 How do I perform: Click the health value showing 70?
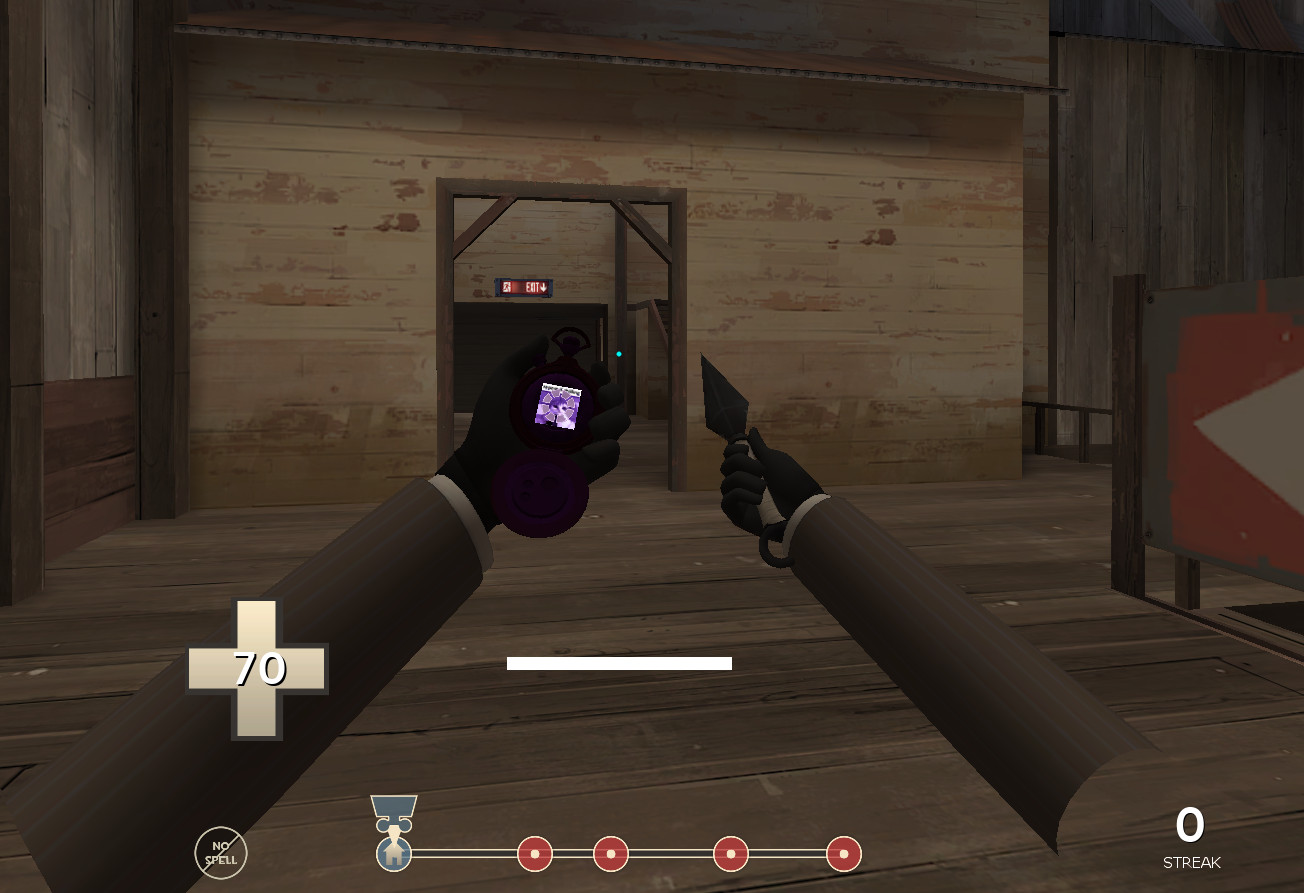[261, 668]
